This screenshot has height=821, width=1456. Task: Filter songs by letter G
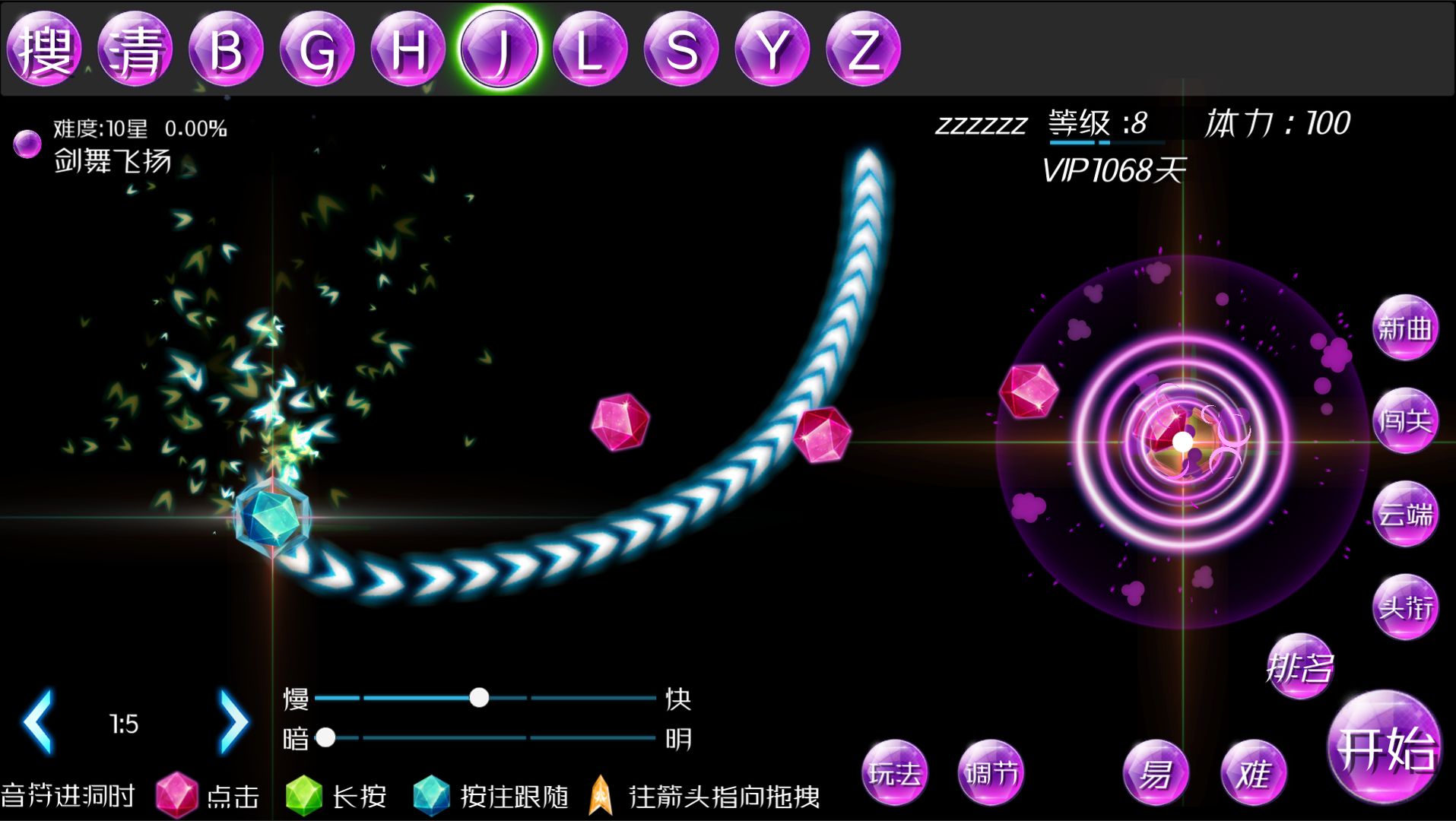pos(317,49)
